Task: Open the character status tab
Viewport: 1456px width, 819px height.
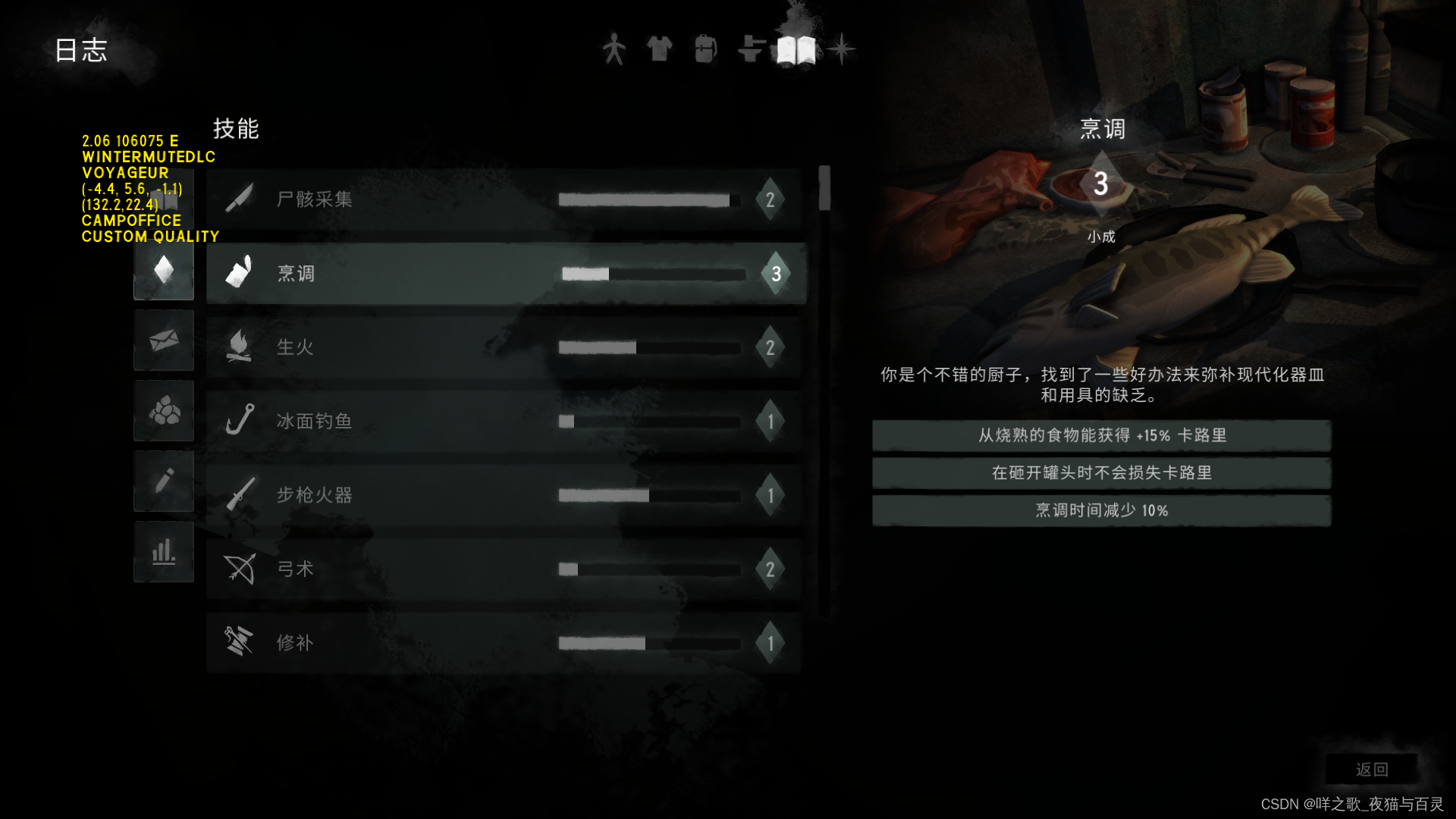Action: tap(613, 49)
